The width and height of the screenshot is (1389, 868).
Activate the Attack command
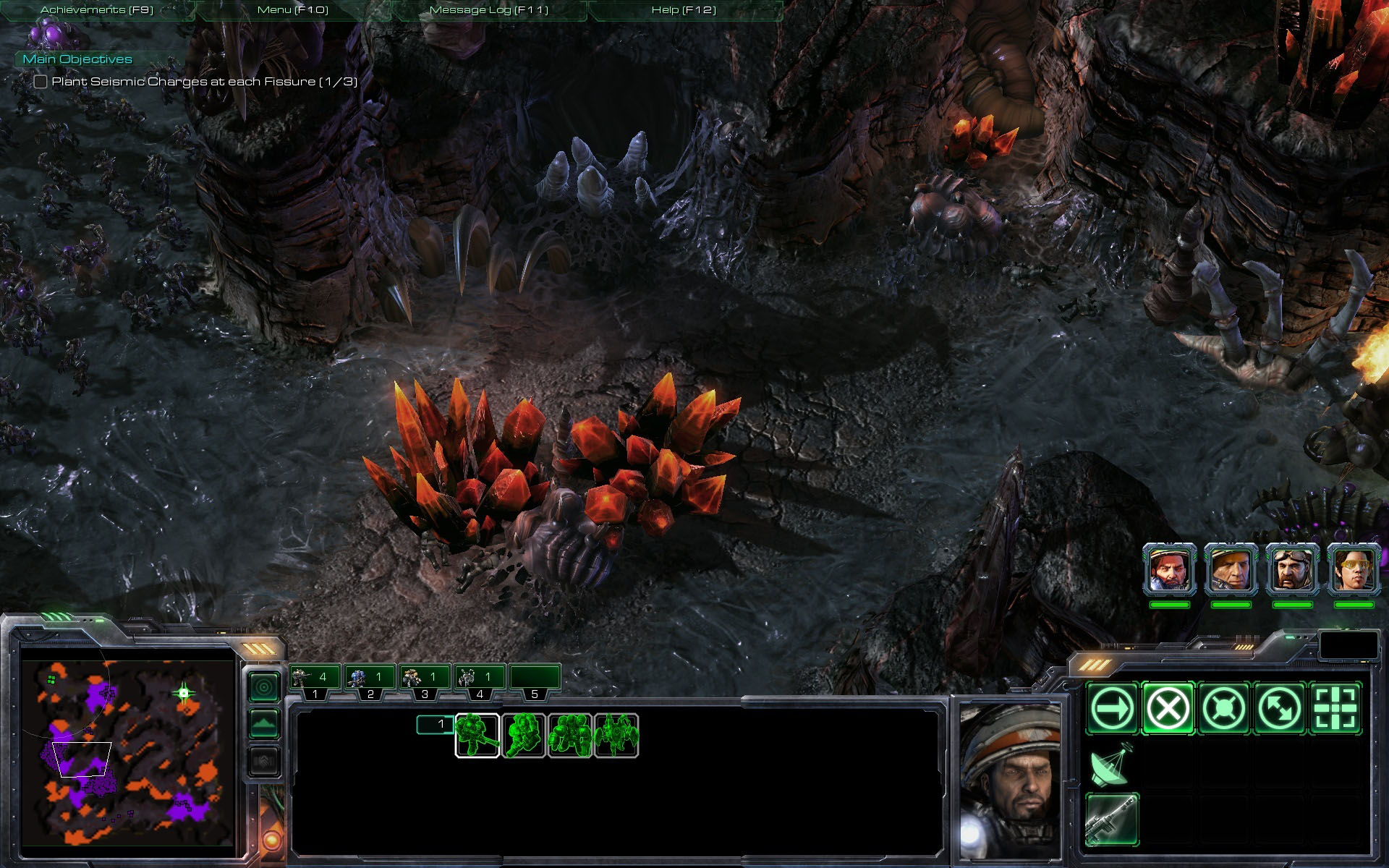pos(1335,709)
